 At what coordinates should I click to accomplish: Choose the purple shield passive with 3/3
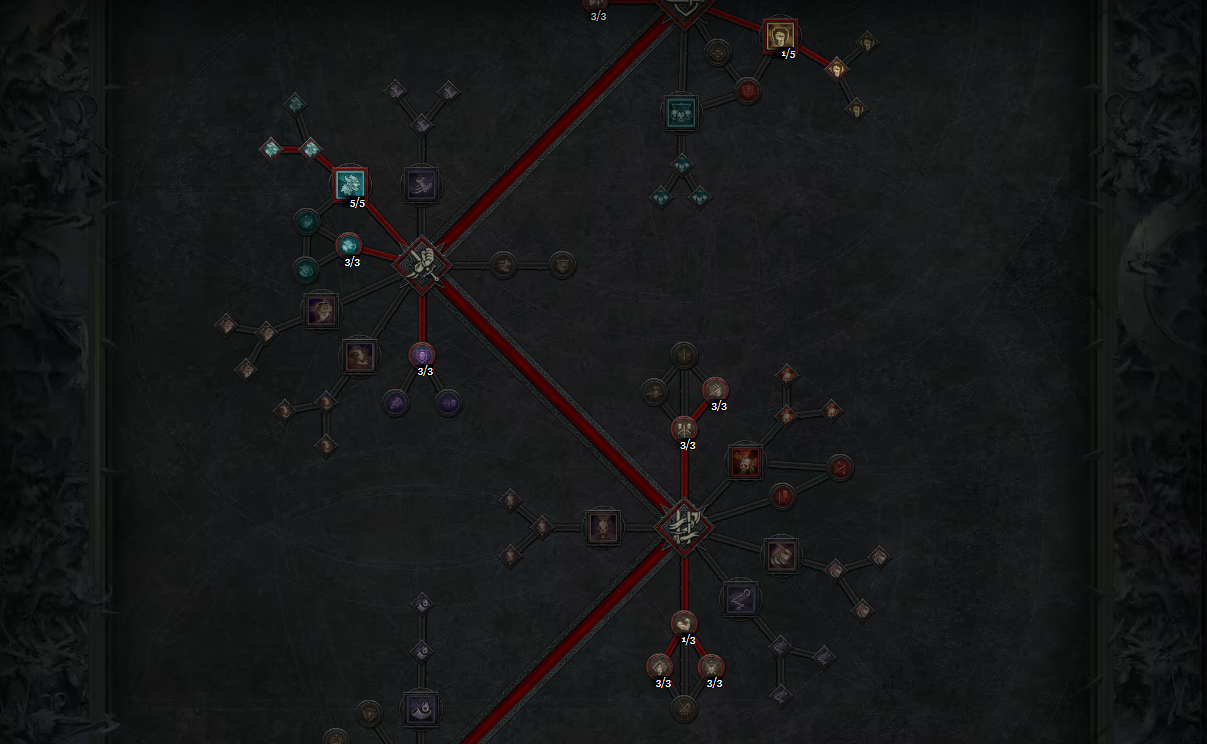point(422,354)
